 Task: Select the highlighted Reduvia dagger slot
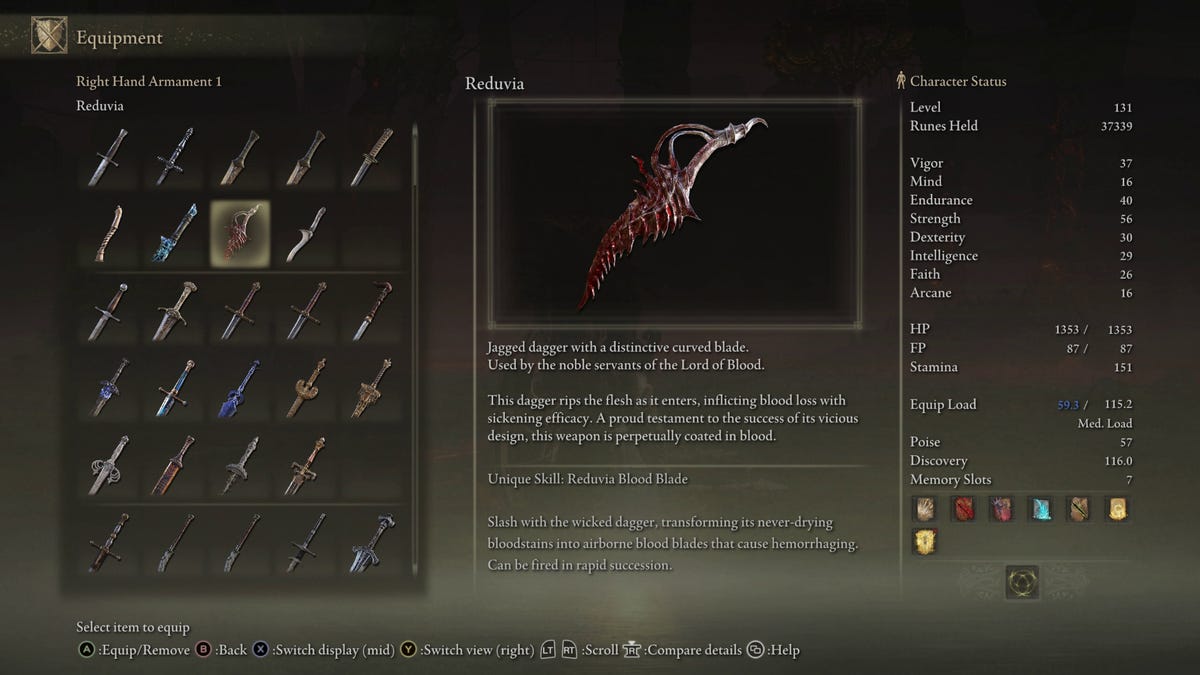(x=239, y=233)
